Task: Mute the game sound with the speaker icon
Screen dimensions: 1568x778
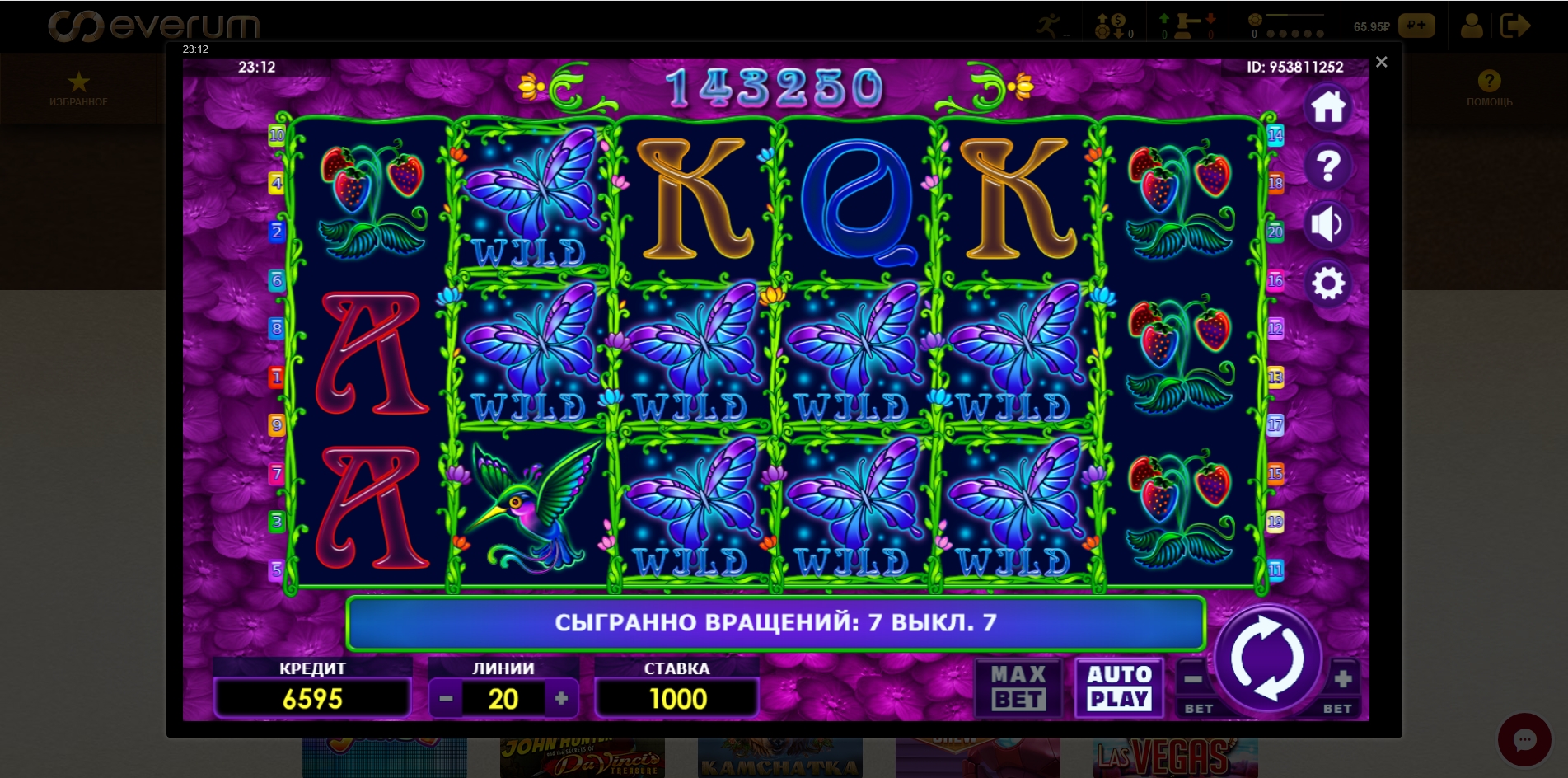Action: (x=1328, y=225)
